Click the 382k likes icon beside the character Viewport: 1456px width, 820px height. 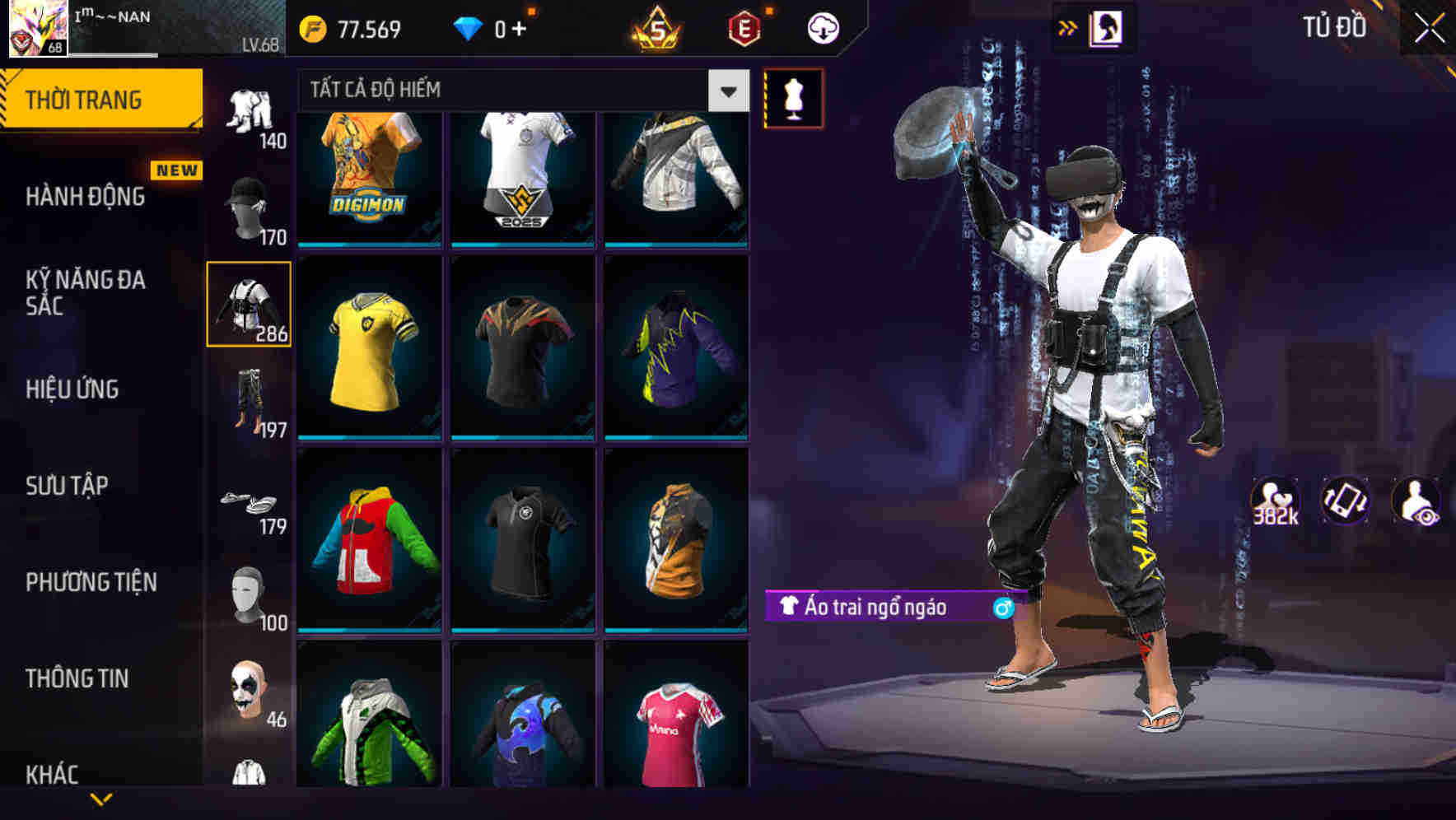click(x=1273, y=502)
